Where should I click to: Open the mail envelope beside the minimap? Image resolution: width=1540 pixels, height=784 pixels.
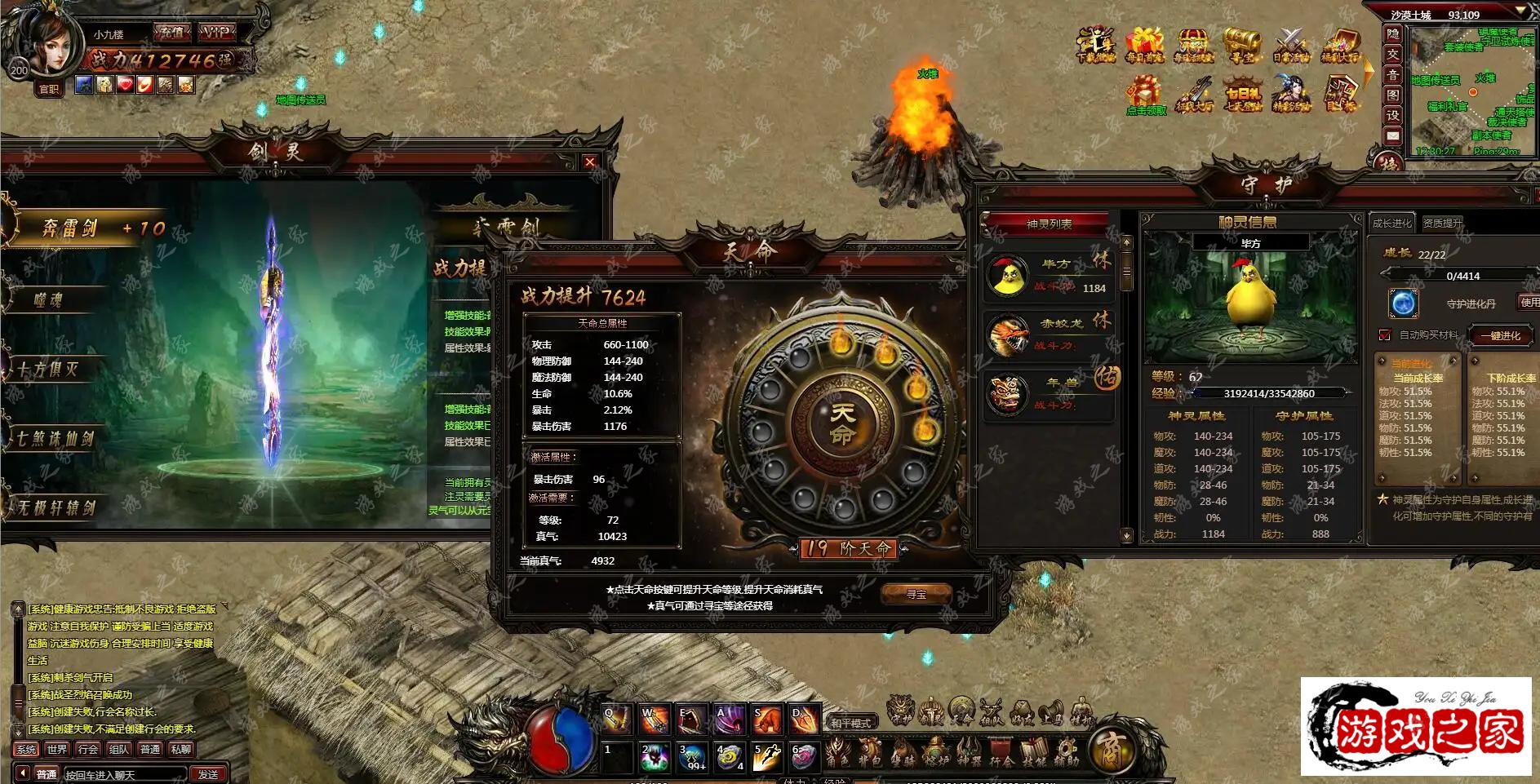[x=1392, y=135]
